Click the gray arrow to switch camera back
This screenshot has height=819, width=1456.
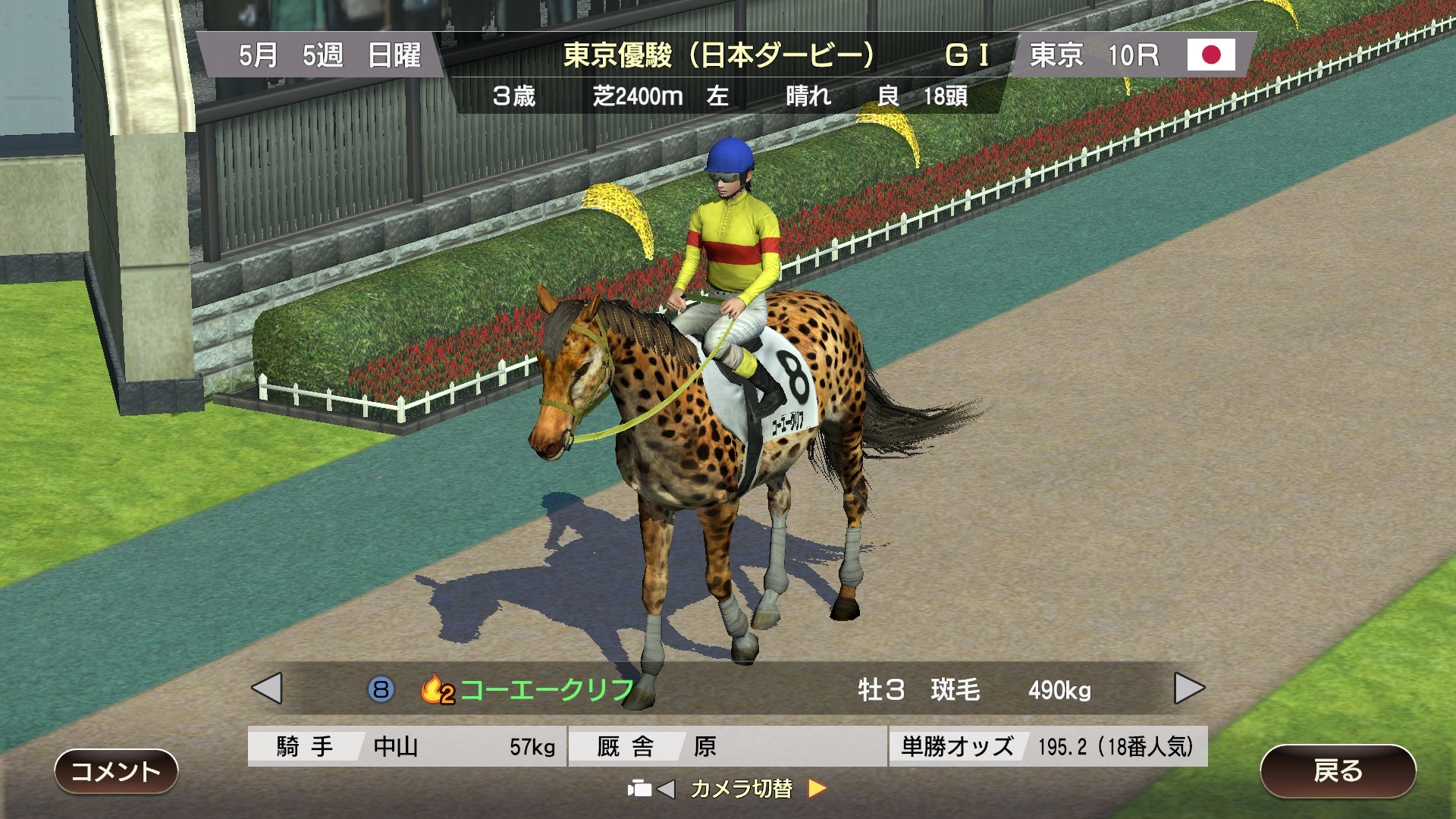[667, 789]
